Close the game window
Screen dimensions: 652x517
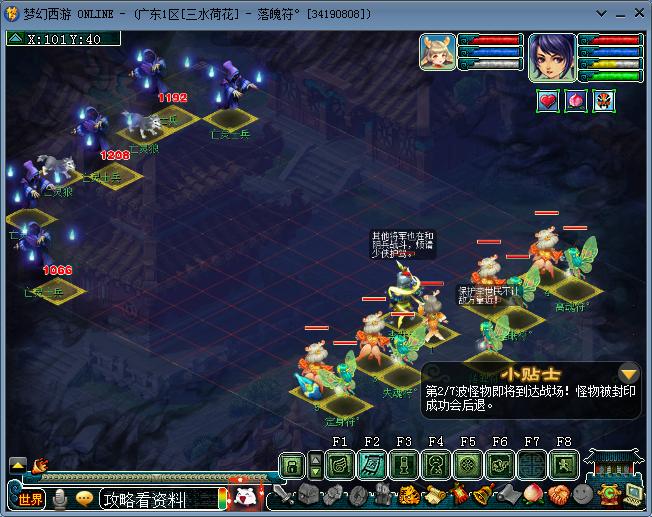(637, 14)
